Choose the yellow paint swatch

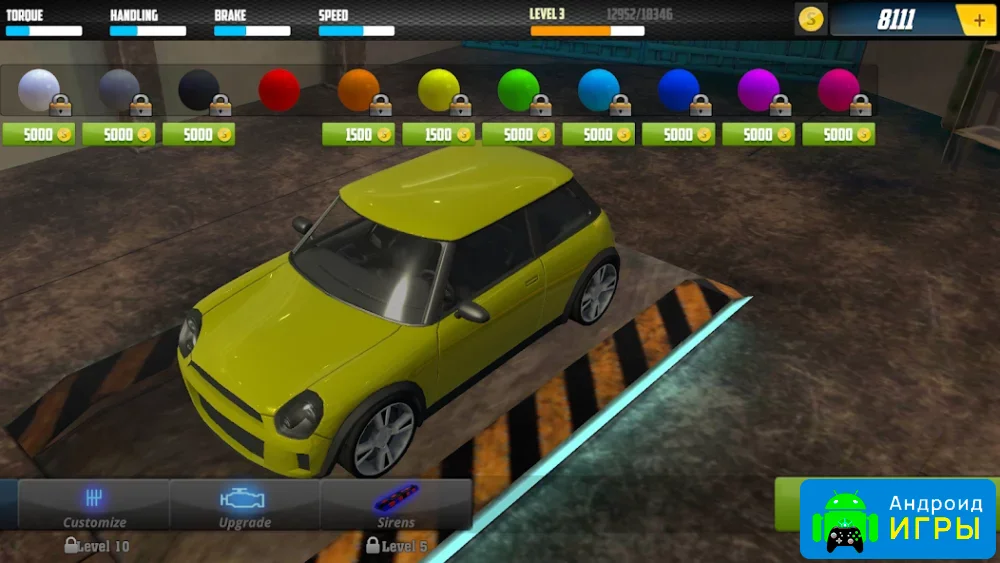pyautogui.click(x=439, y=90)
